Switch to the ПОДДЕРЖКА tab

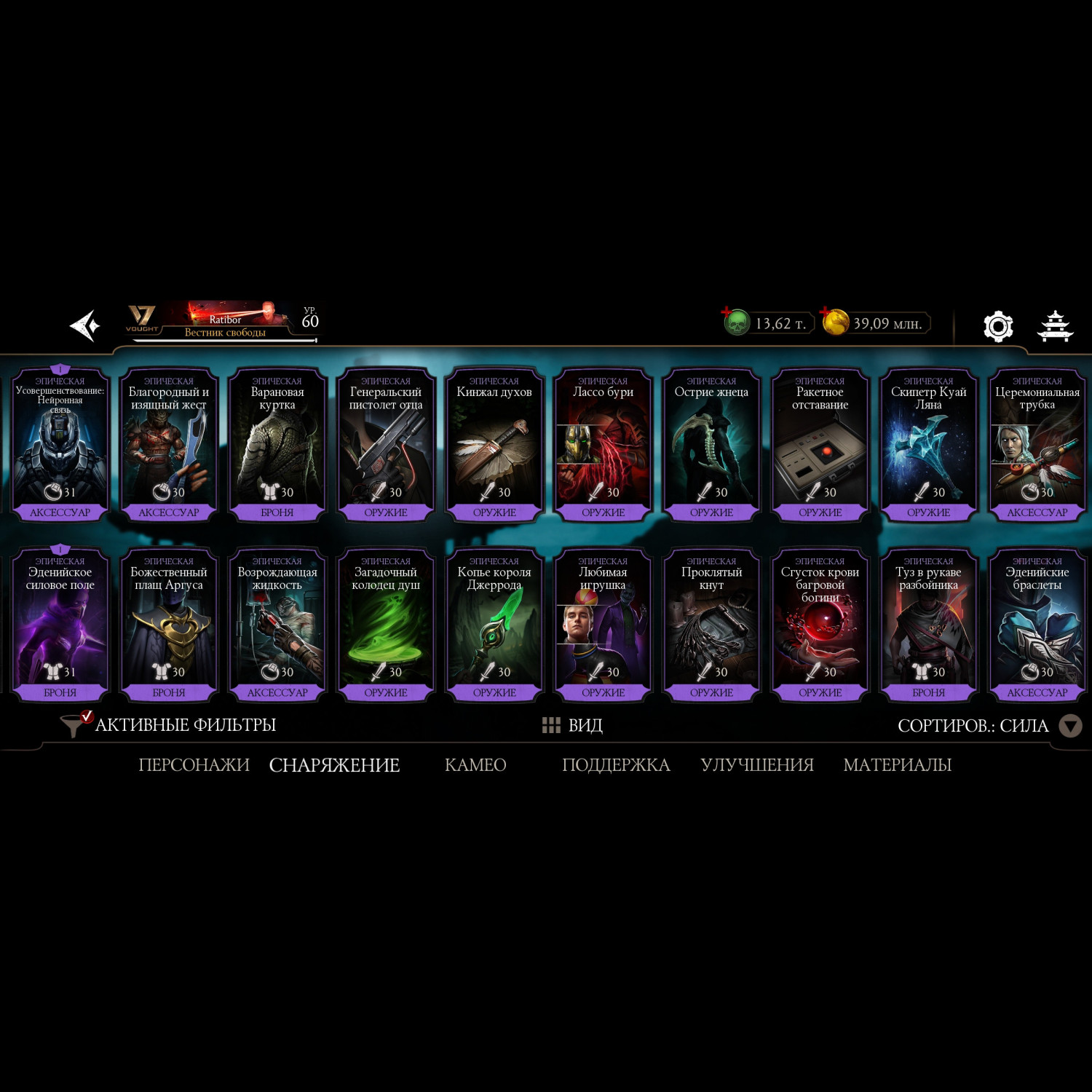click(616, 765)
